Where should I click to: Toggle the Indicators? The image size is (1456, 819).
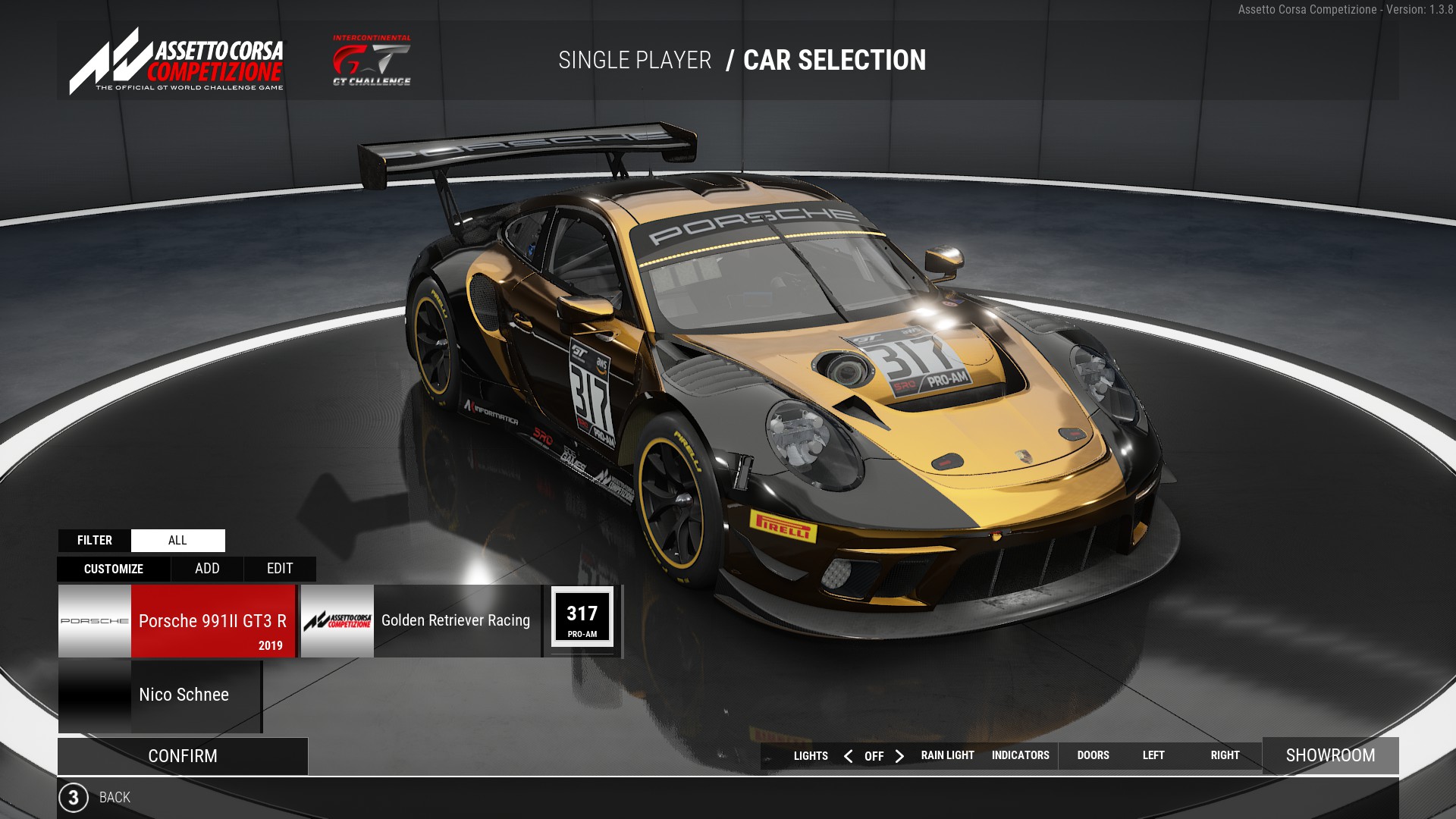(x=1020, y=755)
